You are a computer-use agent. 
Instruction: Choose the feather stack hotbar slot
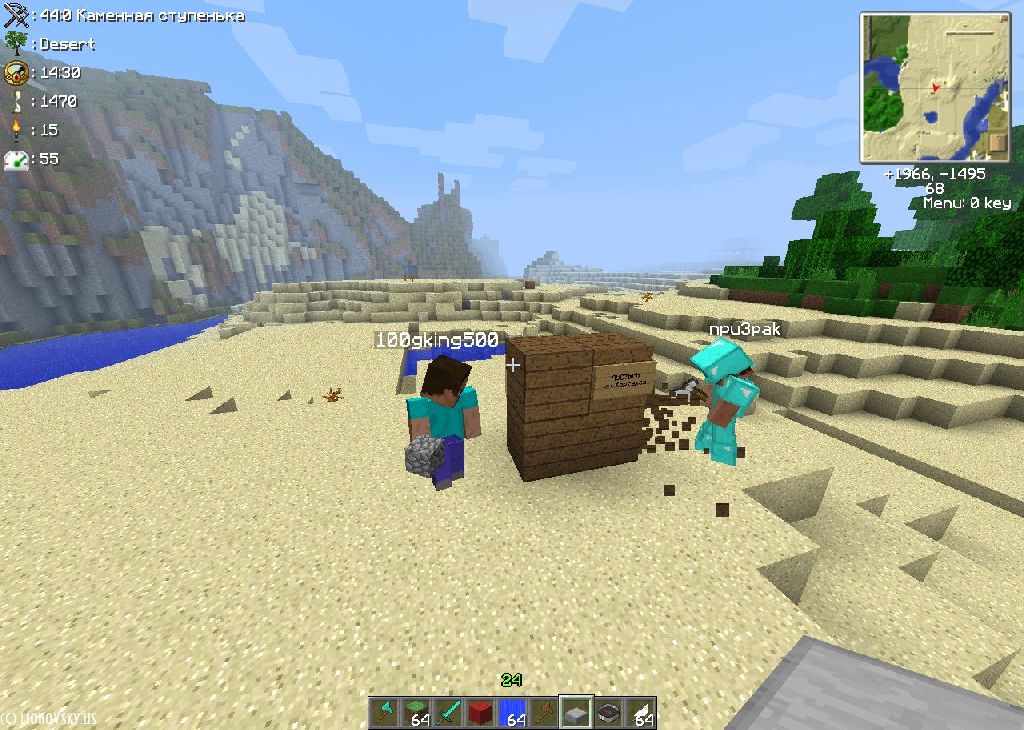point(640,712)
